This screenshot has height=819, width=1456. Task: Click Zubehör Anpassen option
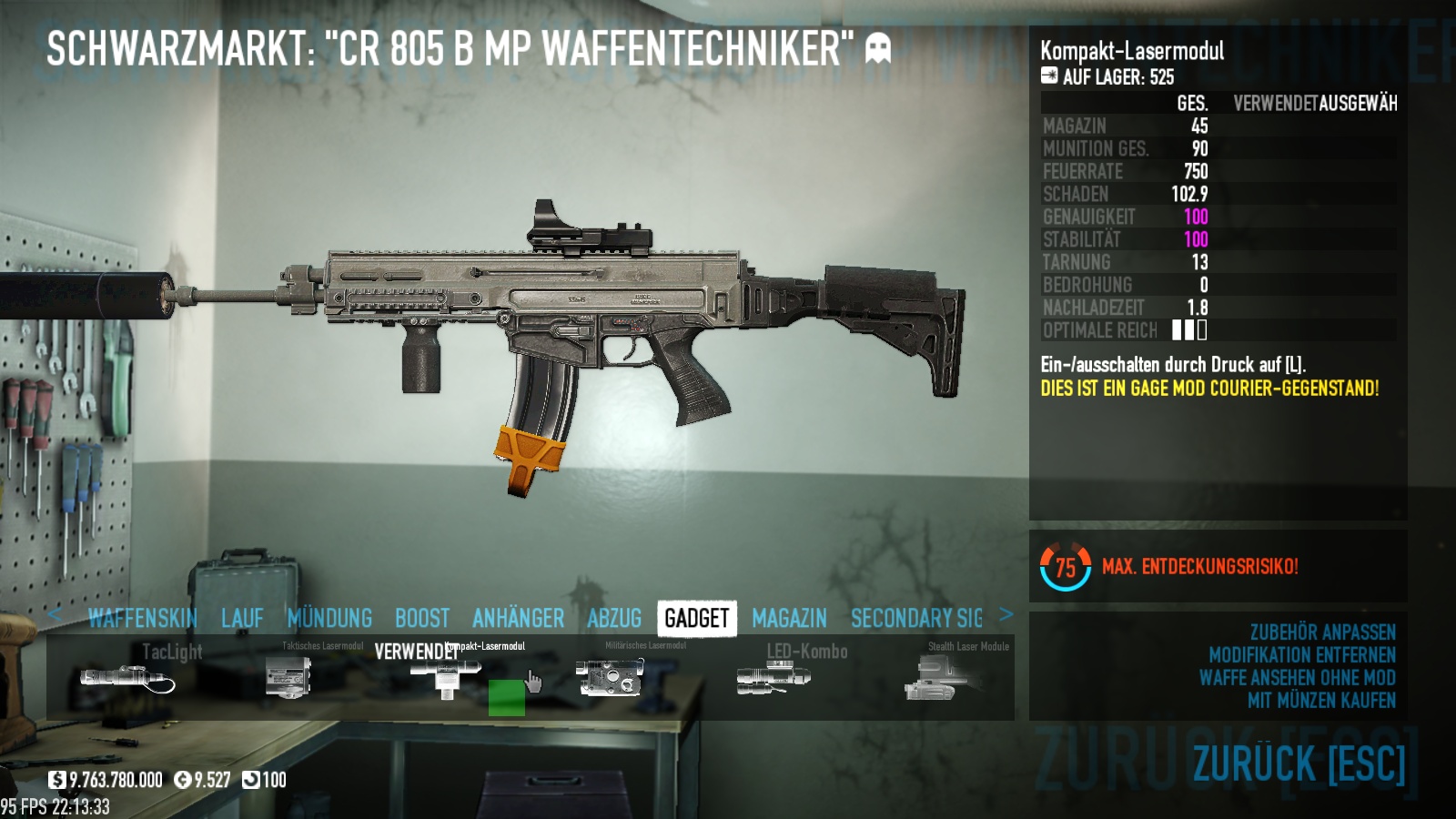click(x=1322, y=632)
